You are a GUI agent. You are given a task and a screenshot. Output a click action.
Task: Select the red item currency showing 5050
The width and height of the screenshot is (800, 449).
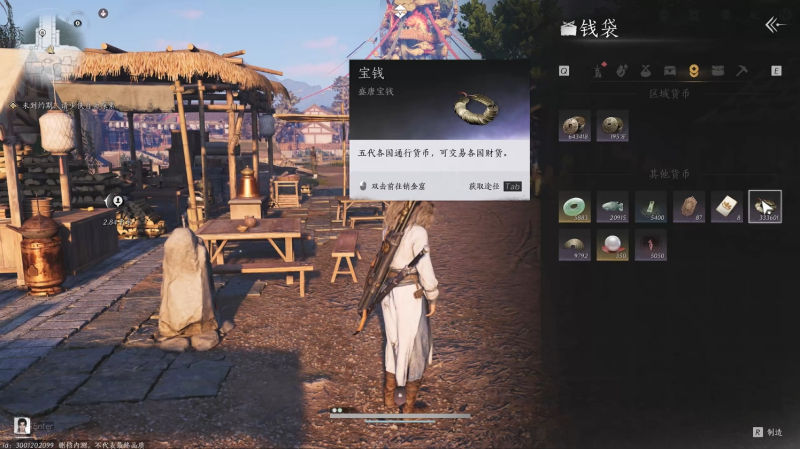coord(650,245)
